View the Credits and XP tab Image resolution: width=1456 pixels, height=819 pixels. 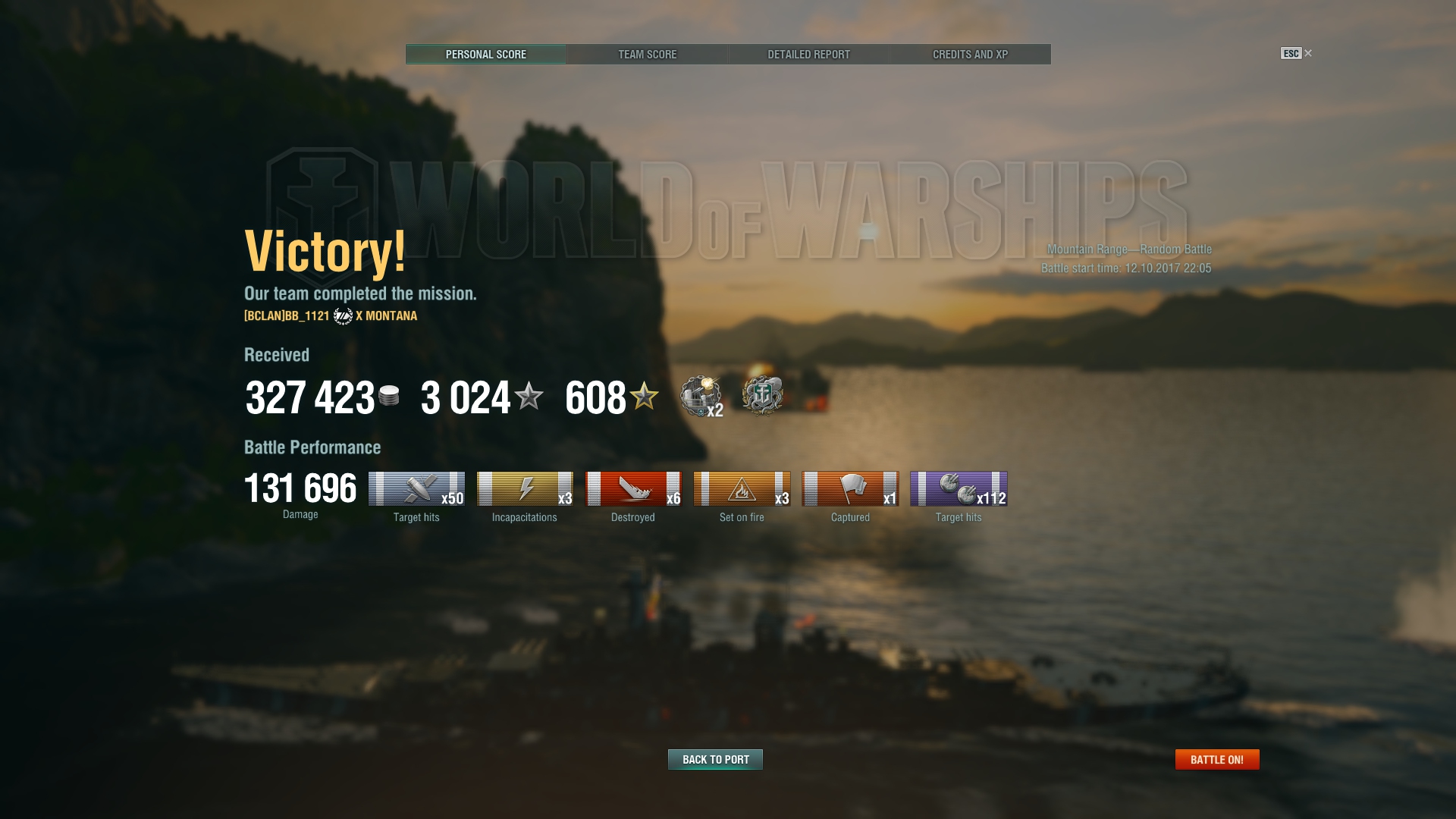point(970,55)
